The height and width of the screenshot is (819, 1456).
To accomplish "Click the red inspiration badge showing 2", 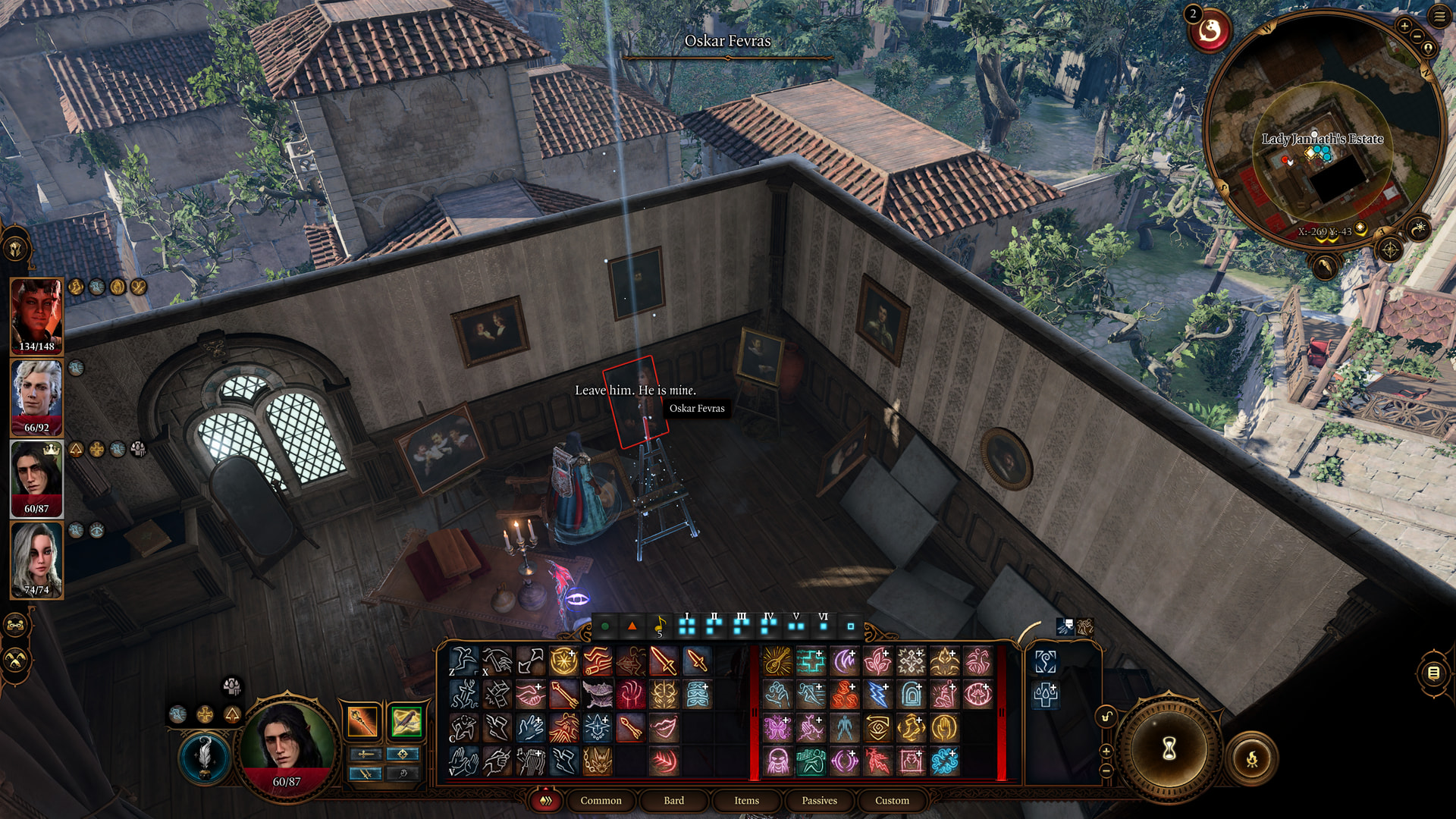I will (x=1209, y=30).
